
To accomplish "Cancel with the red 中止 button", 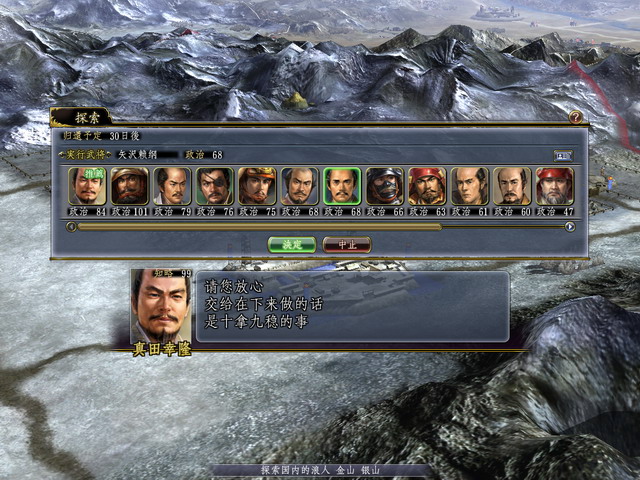I will coord(347,244).
